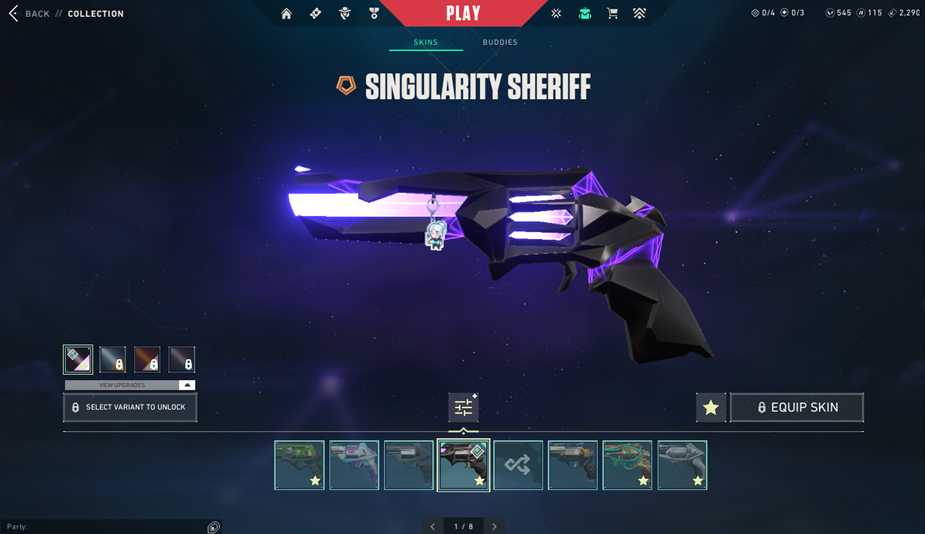Select the Skins tab
Image resolution: width=925 pixels, height=534 pixels.
426,42
